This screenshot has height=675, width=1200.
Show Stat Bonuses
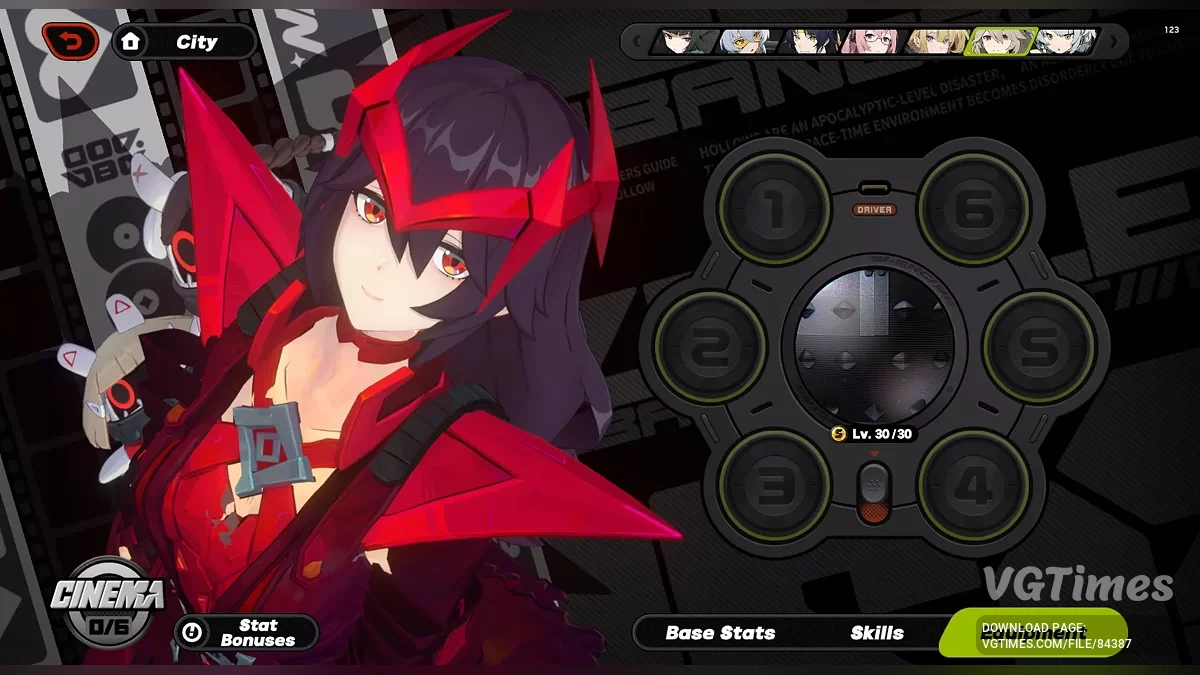pyautogui.click(x=246, y=633)
